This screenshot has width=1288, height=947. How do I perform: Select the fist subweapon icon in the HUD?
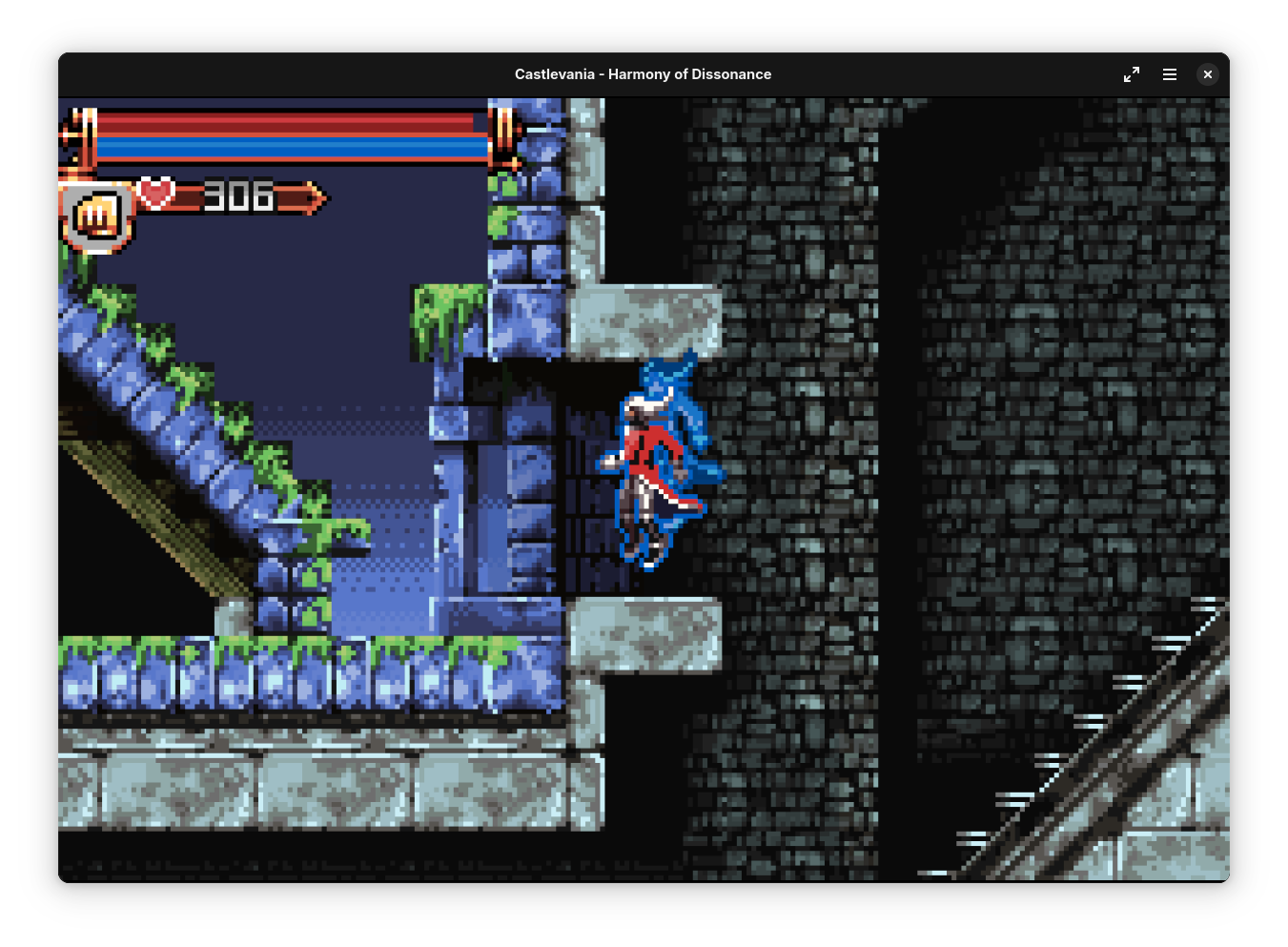pyautogui.click(x=94, y=212)
